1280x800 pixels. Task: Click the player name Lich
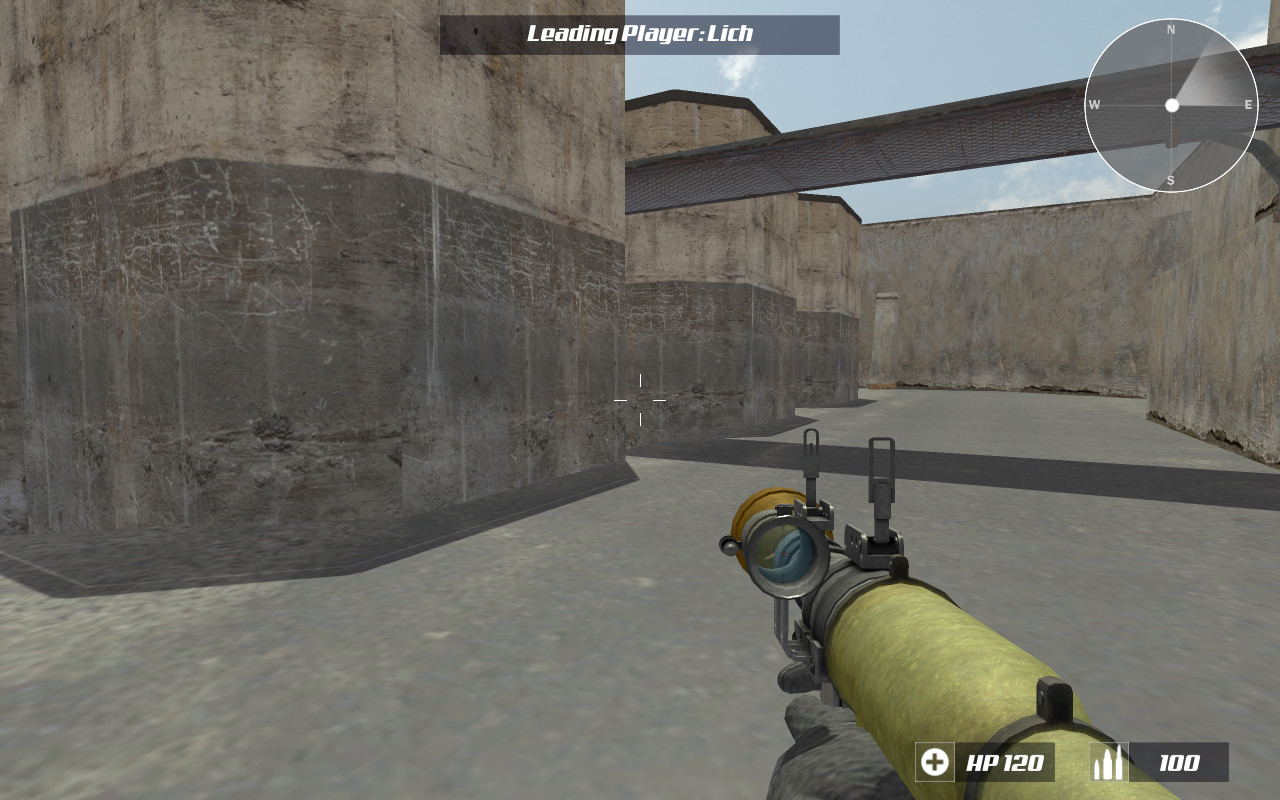click(727, 32)
